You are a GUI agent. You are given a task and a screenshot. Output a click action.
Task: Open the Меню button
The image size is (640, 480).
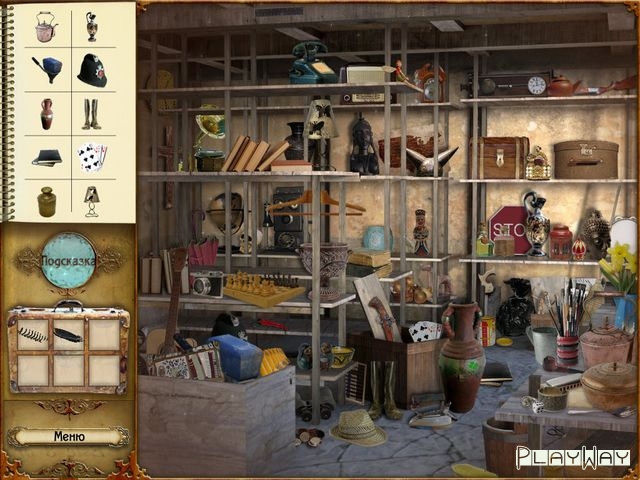[68, 436]
